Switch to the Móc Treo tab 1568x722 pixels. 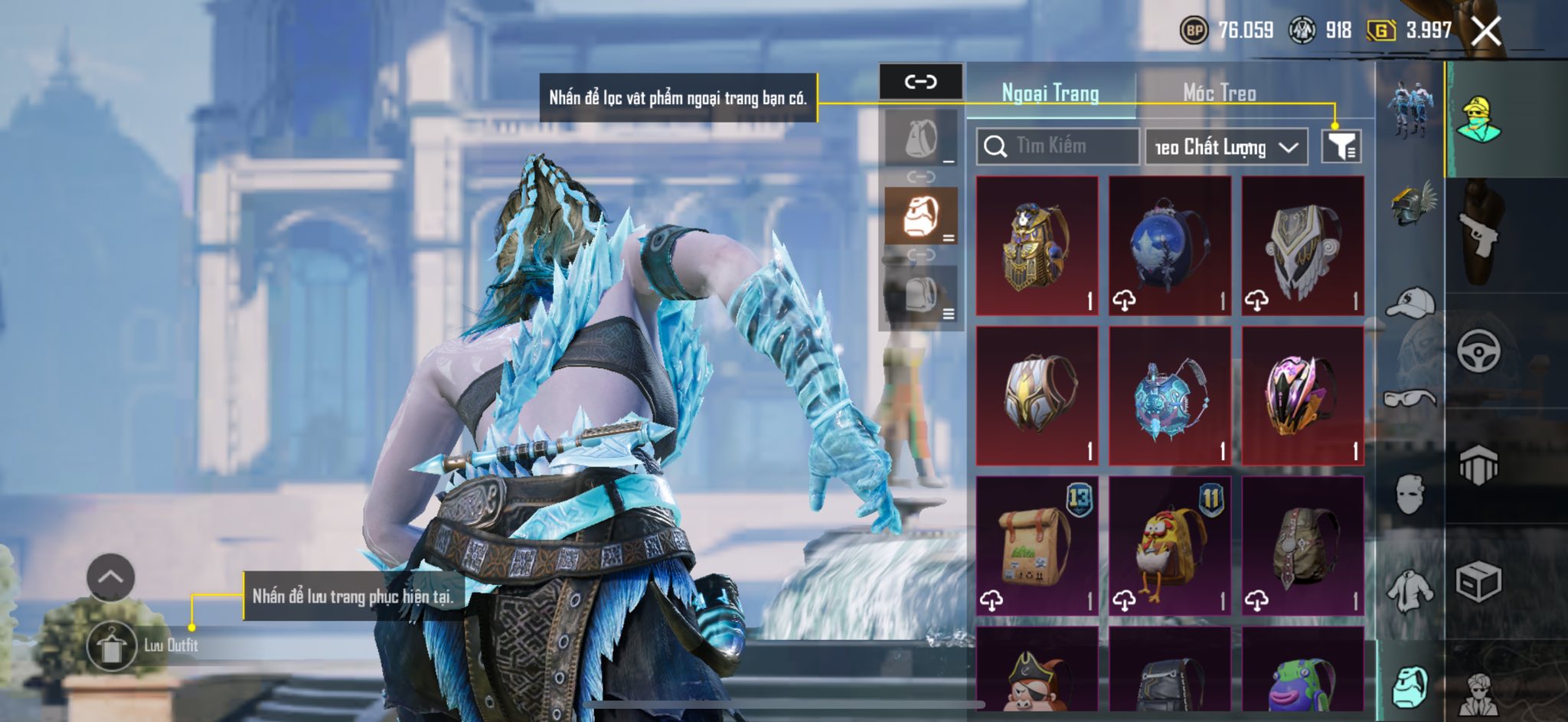pyautogui.click(x=1219, y=93)
